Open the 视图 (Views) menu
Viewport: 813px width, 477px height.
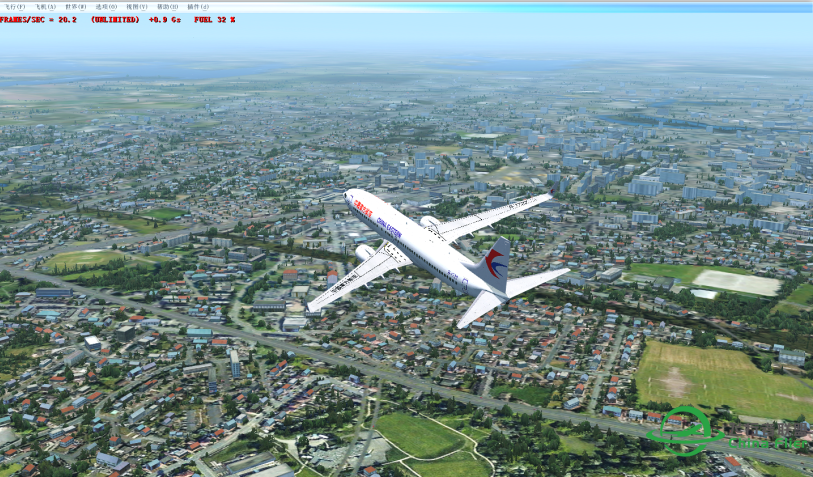137,7
